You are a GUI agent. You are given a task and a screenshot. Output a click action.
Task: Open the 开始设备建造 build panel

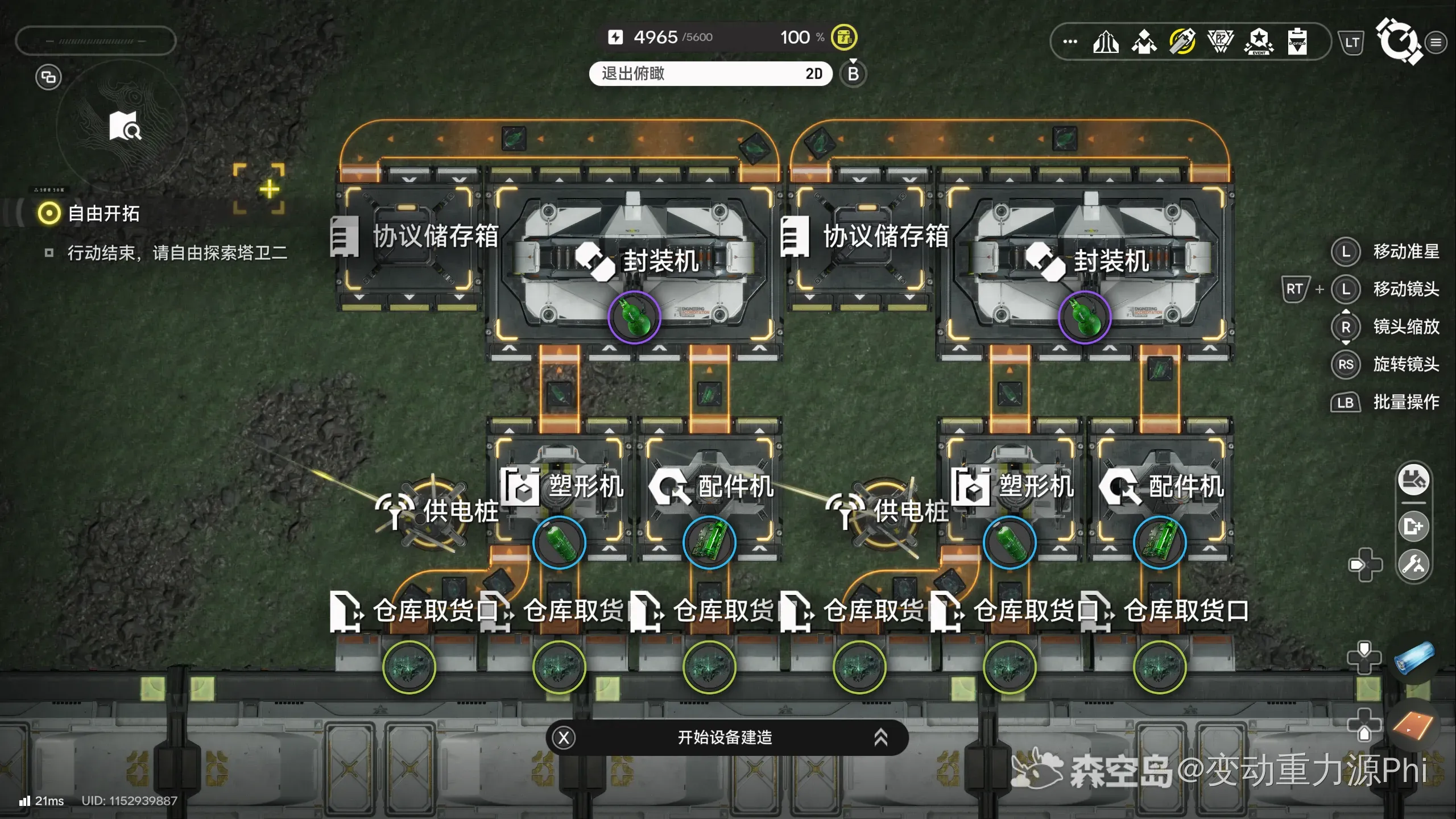pyautogui.click(x=726, y=738)
